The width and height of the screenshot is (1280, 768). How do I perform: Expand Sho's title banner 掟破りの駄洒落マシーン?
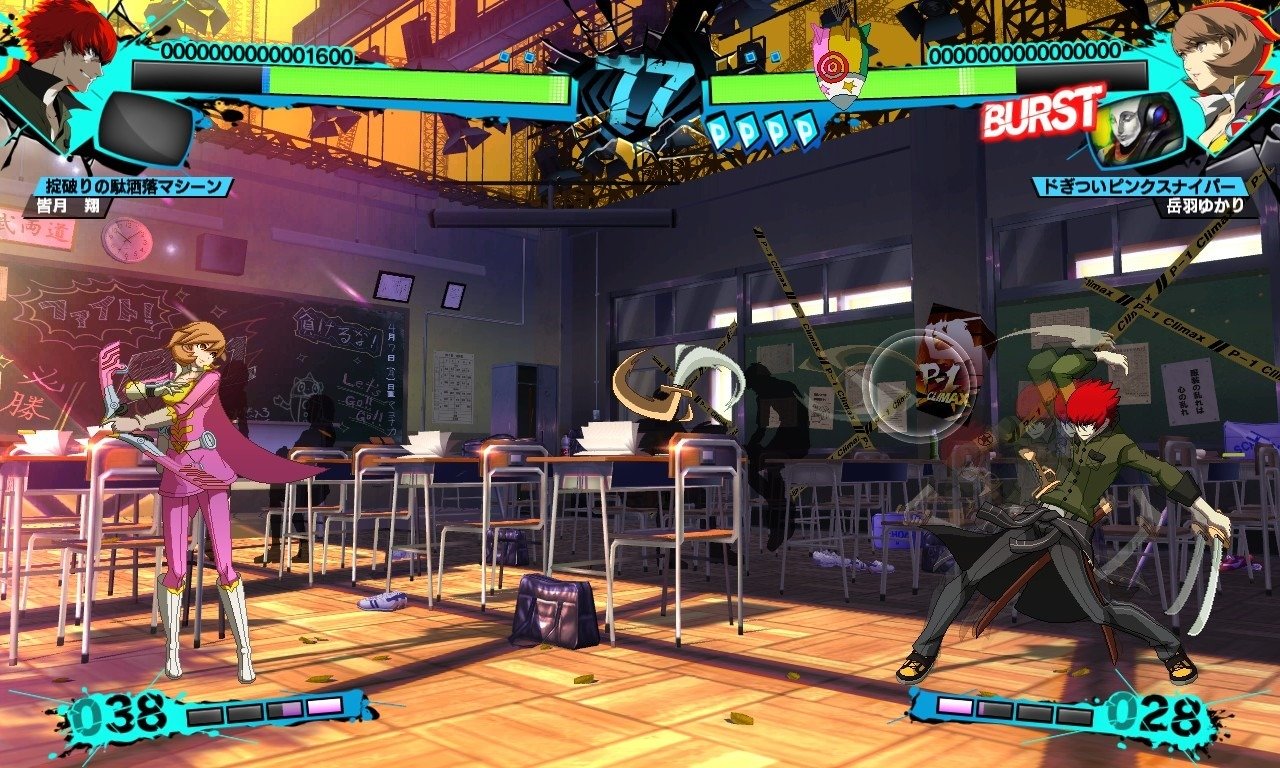tap(131, 184)
